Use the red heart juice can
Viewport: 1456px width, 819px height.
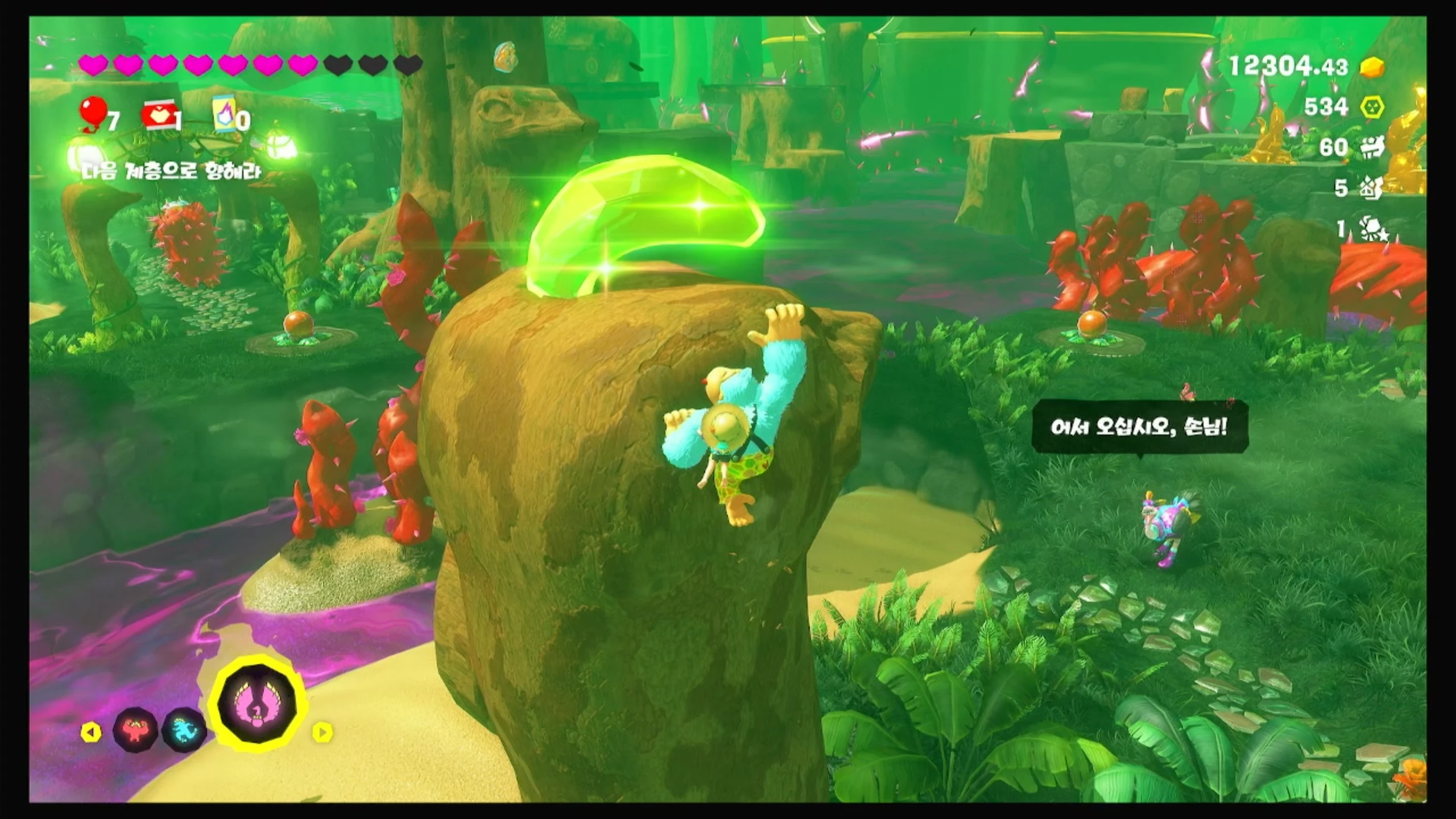point(158,117)
